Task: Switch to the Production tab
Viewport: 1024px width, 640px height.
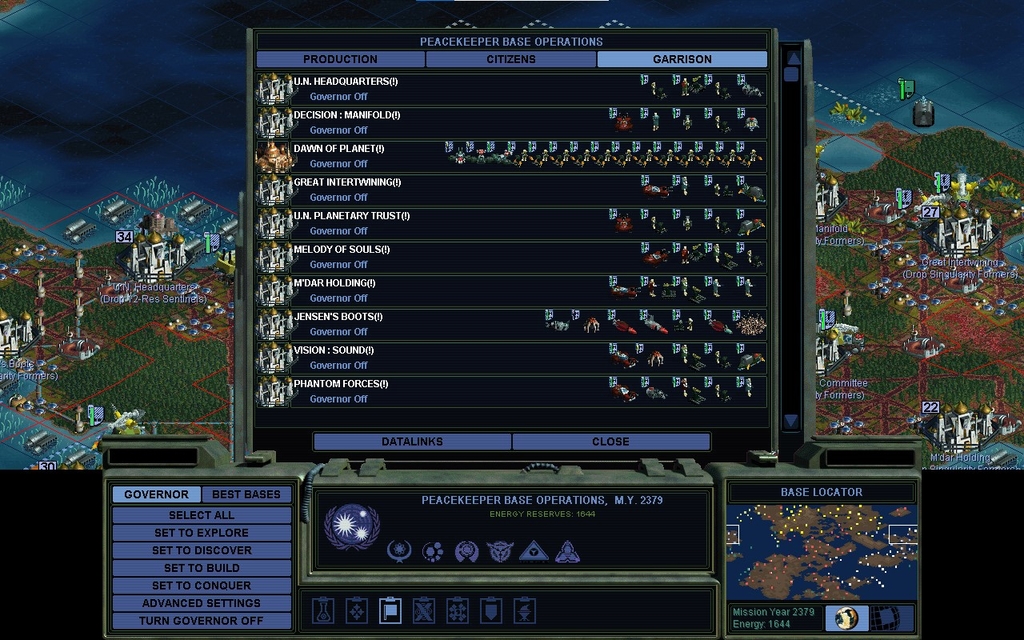Action: click(340, 59)
